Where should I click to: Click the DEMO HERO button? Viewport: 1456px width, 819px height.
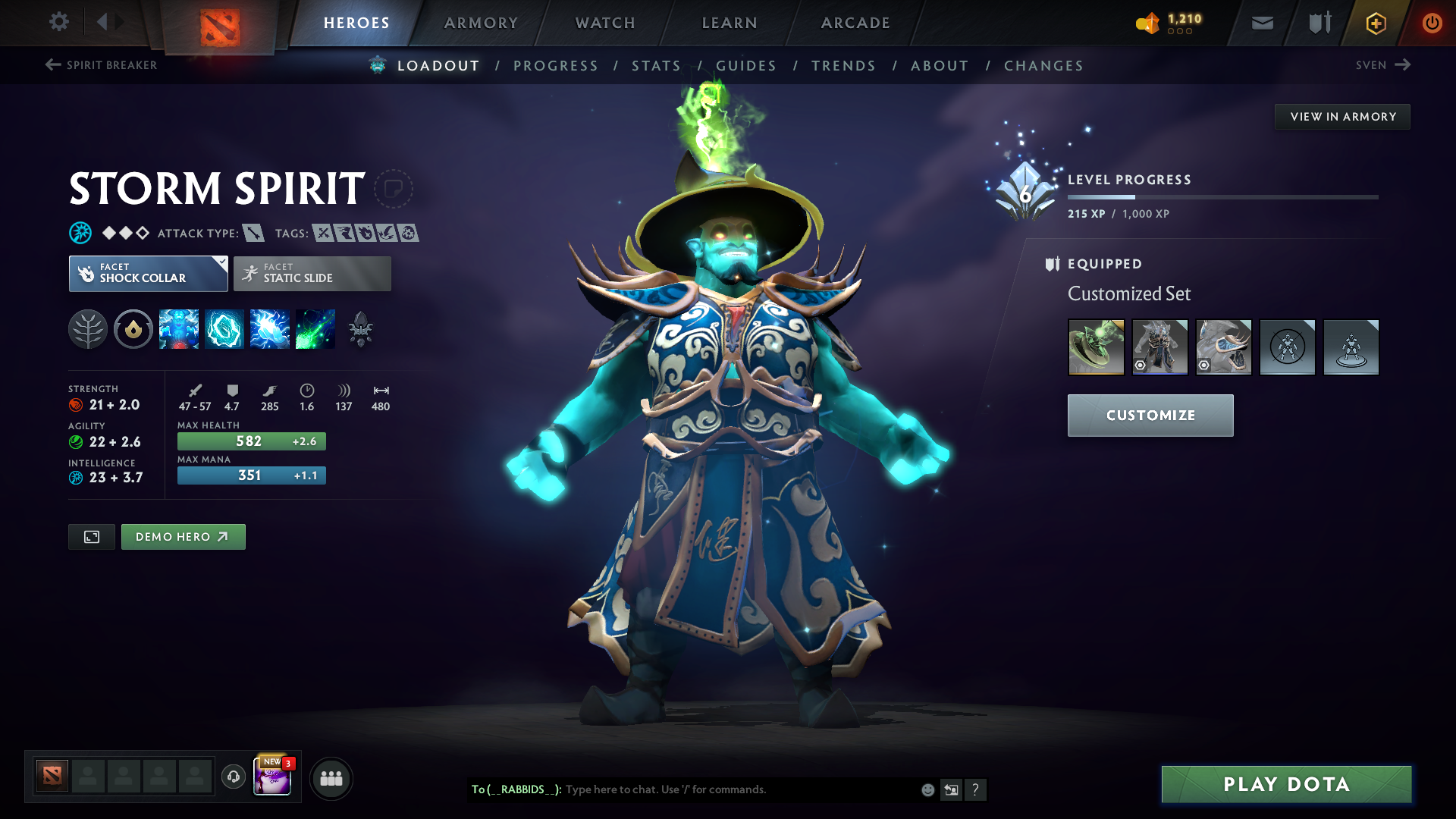coord(183,536)
